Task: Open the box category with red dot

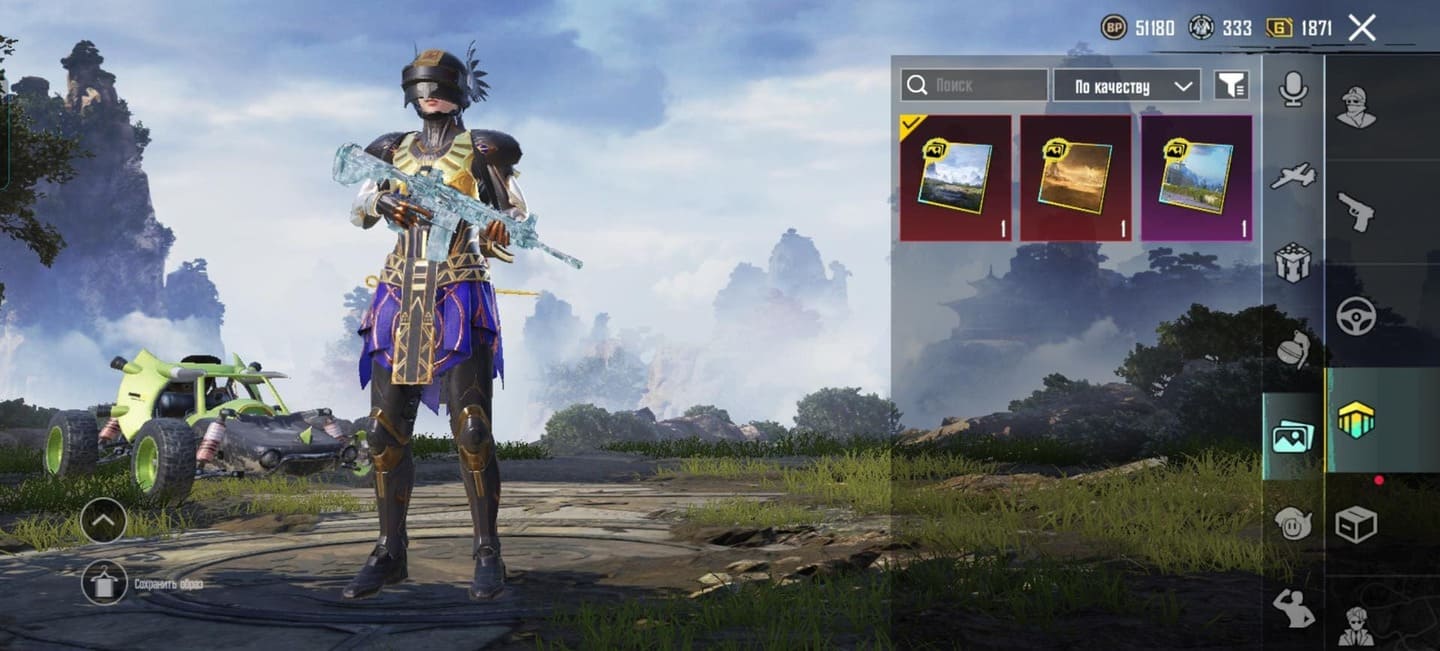Action: pyautogui.click(x=1356, y=523)
